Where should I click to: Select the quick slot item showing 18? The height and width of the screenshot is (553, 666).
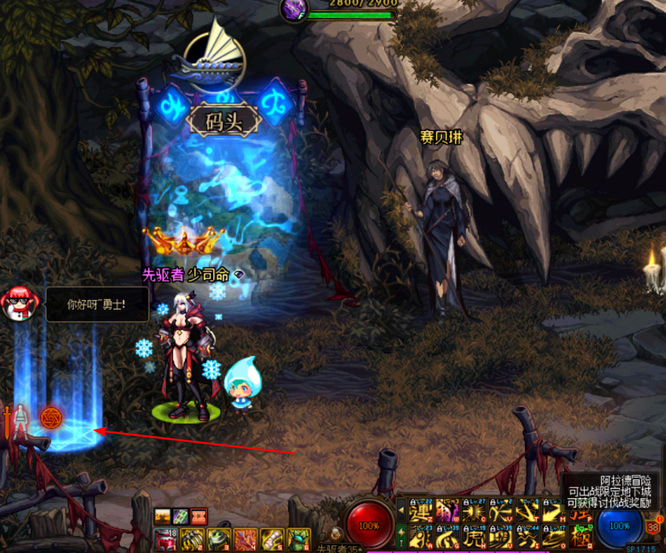click(x=164, y=539)
